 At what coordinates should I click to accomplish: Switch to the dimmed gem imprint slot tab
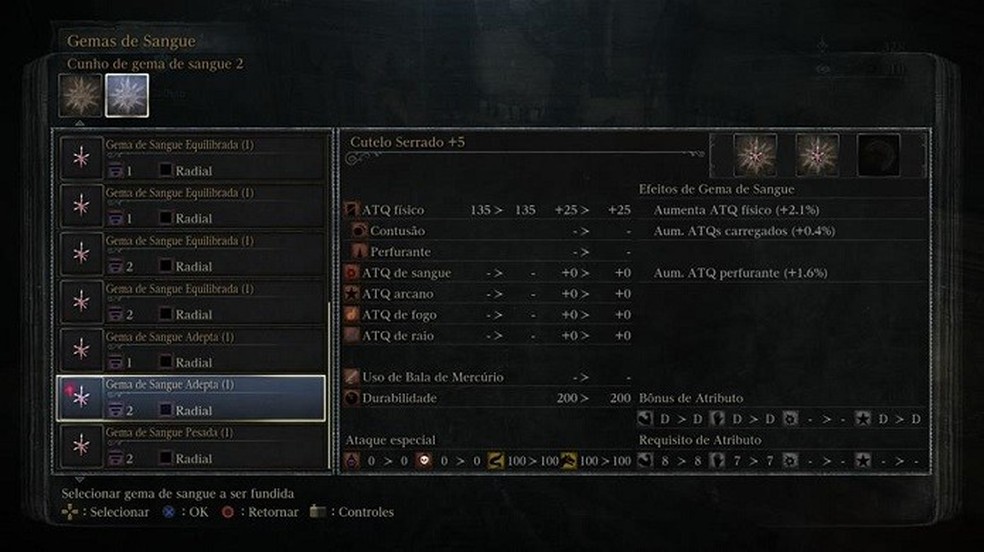click(x=79, y=96)
